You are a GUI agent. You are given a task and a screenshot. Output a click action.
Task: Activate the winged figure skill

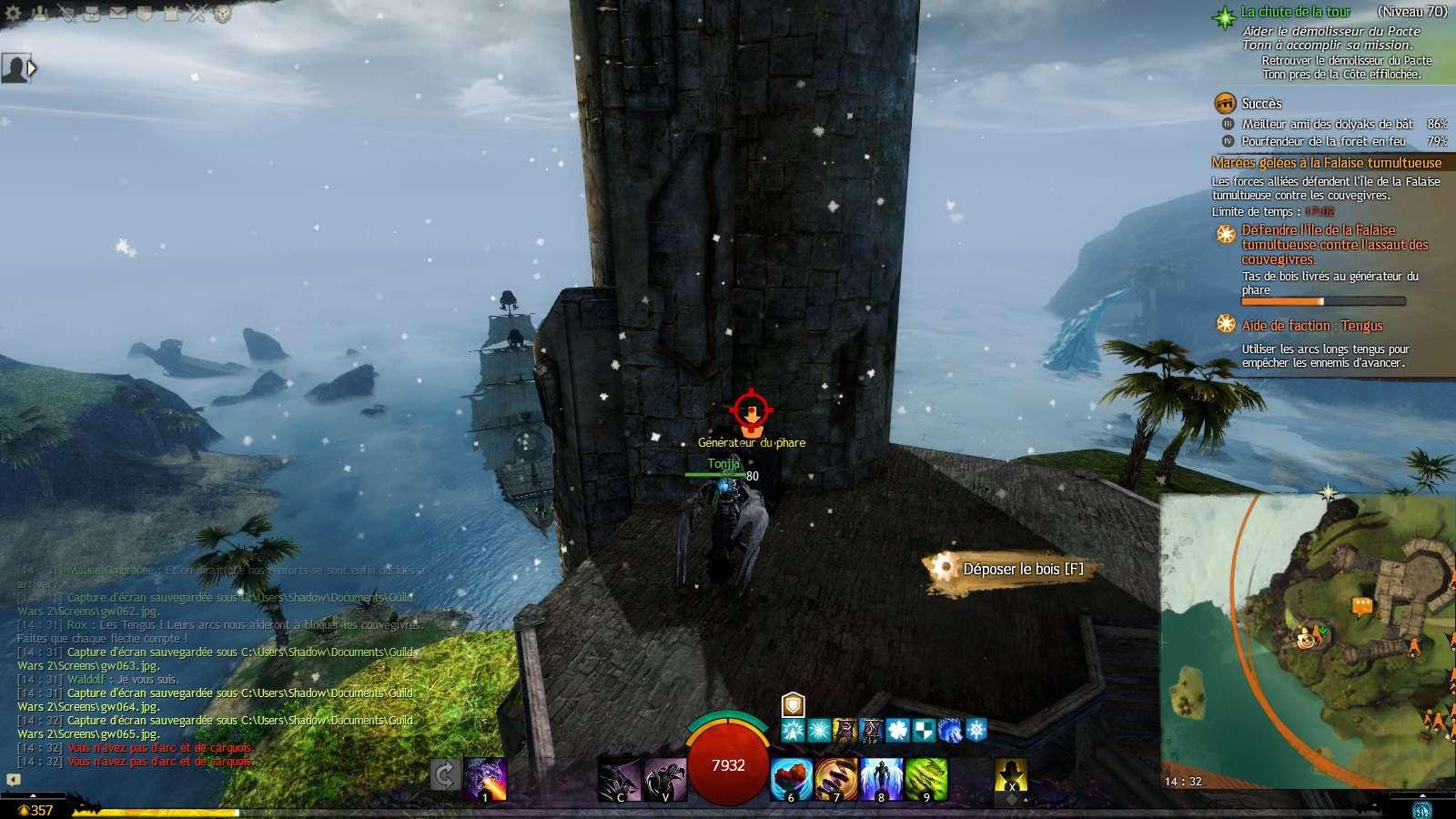coord(881,779)
